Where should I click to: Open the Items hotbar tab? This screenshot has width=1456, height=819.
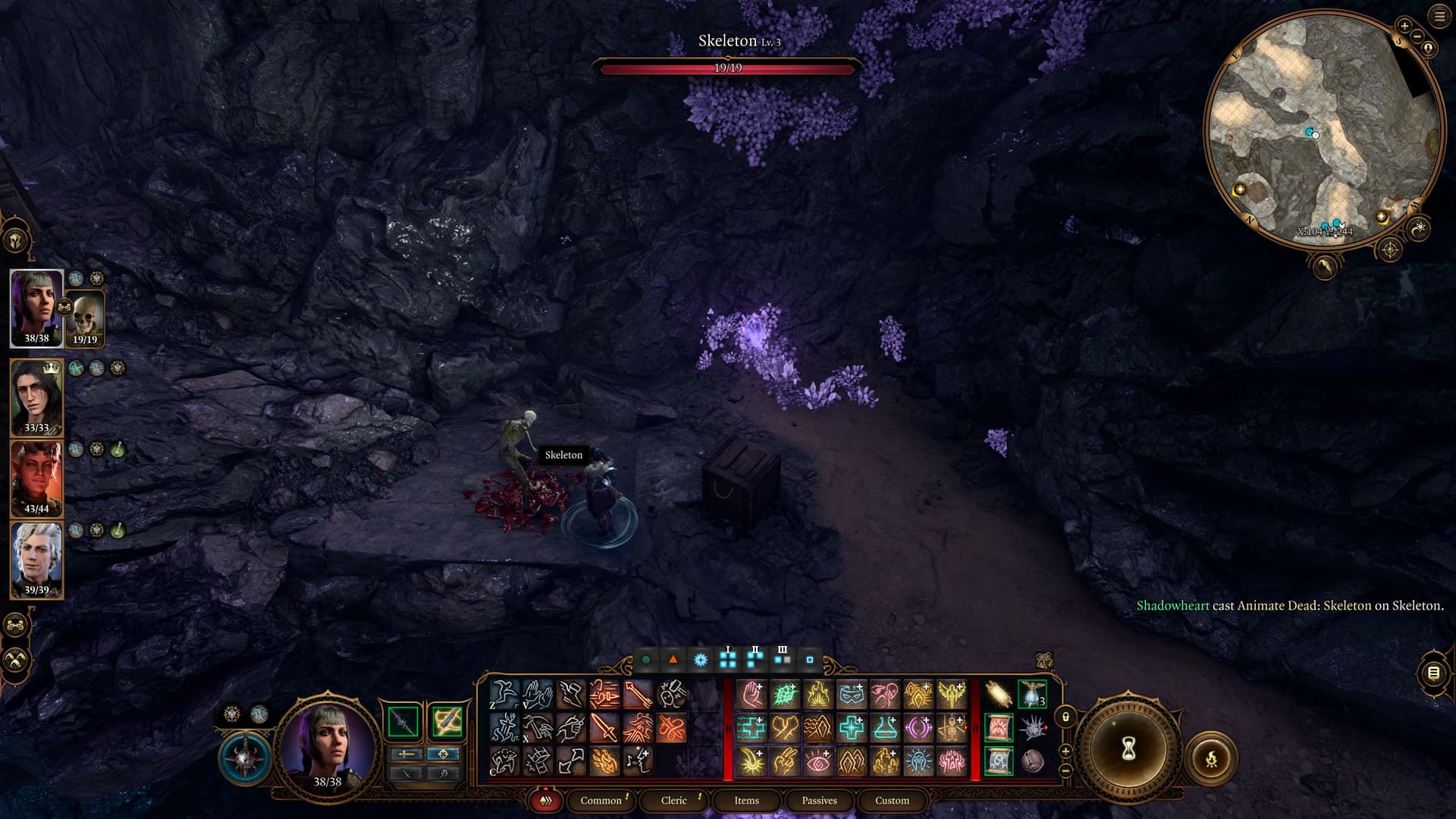[746, 800]
